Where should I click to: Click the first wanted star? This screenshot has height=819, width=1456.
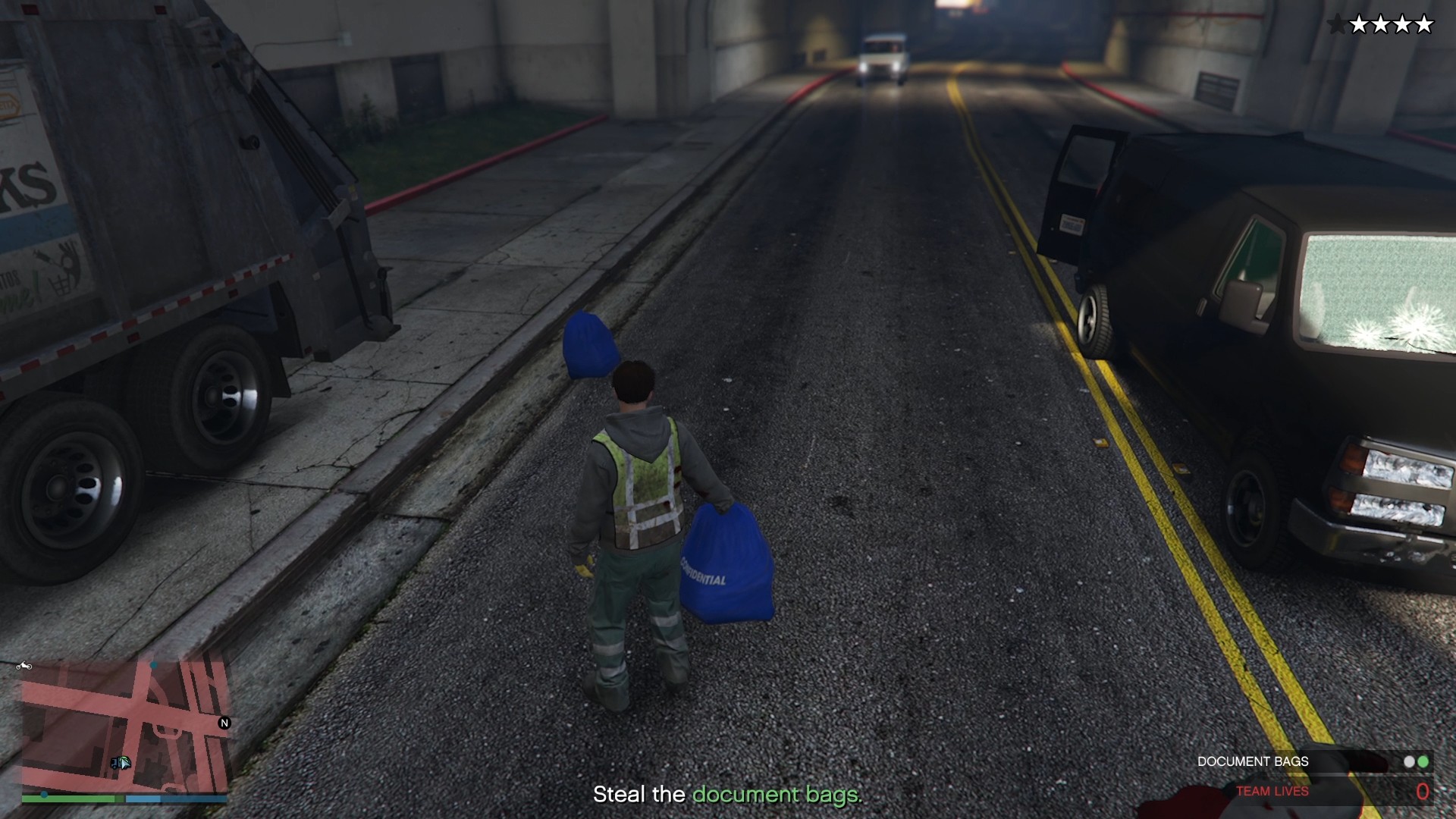[1337, 25]
